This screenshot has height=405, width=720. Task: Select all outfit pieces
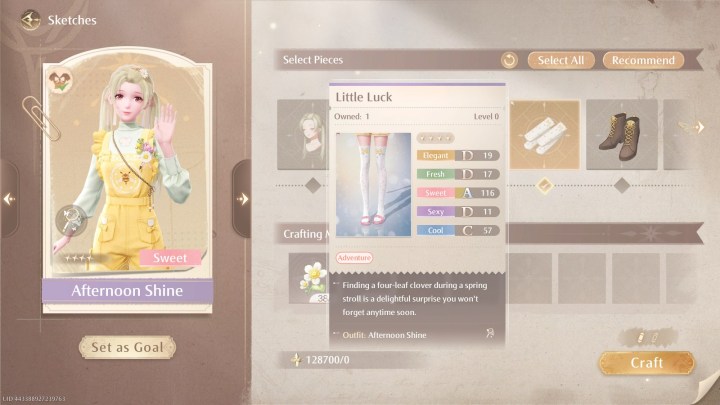click(x=560, y=60)
